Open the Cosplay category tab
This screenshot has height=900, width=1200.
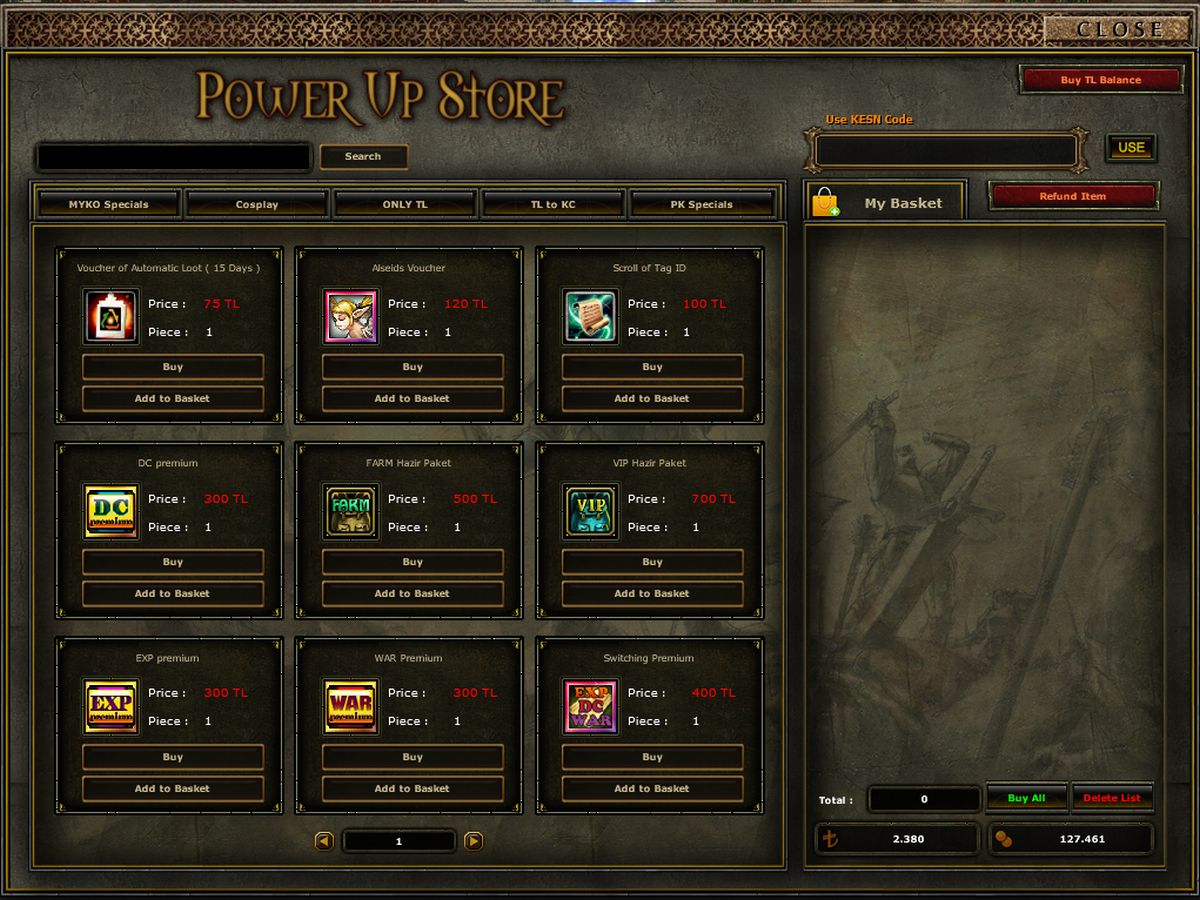coord(257,204)
